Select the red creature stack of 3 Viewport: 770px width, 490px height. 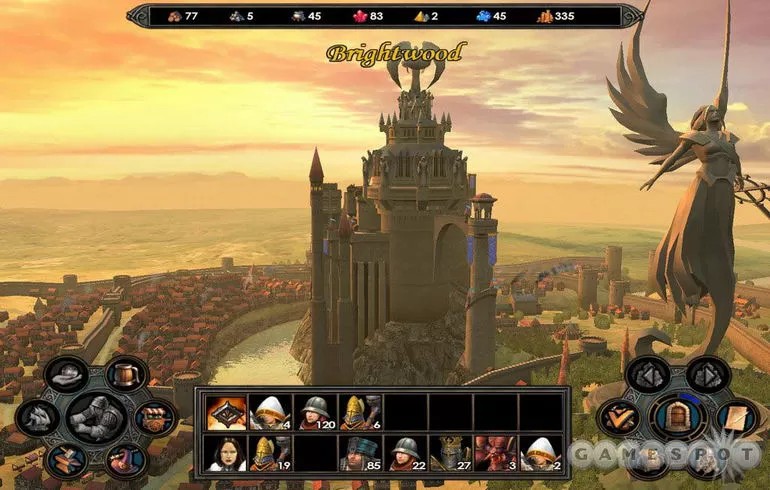tap(496, 454)
